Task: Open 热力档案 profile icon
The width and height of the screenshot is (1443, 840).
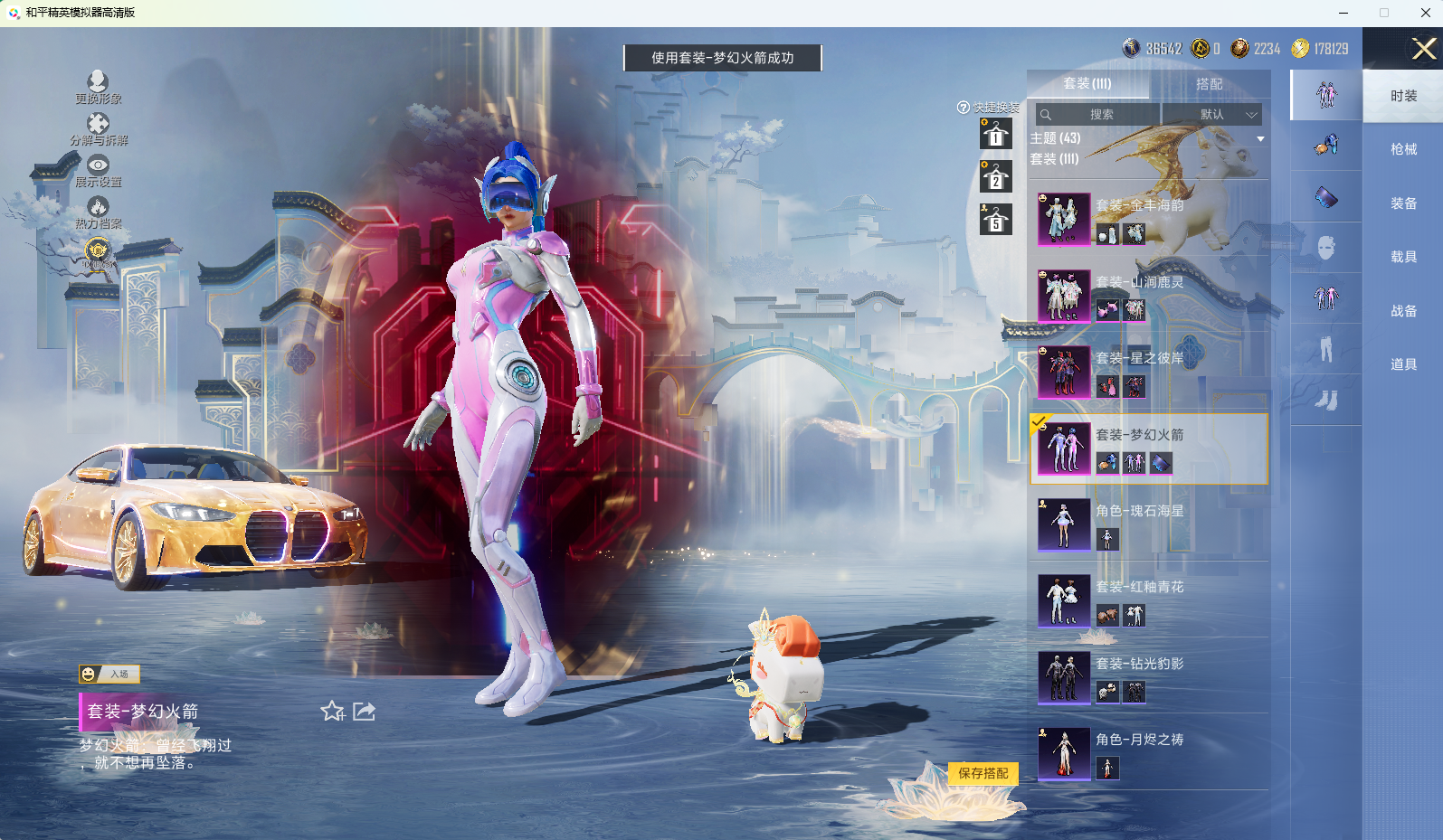Action: pyautogui.click(x=98, y=212)
